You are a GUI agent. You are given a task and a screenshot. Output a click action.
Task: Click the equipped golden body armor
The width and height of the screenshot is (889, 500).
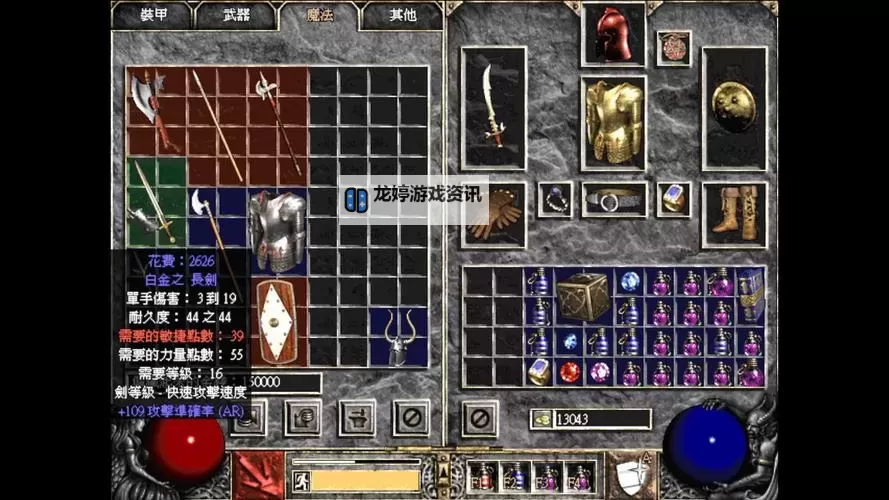613,121
